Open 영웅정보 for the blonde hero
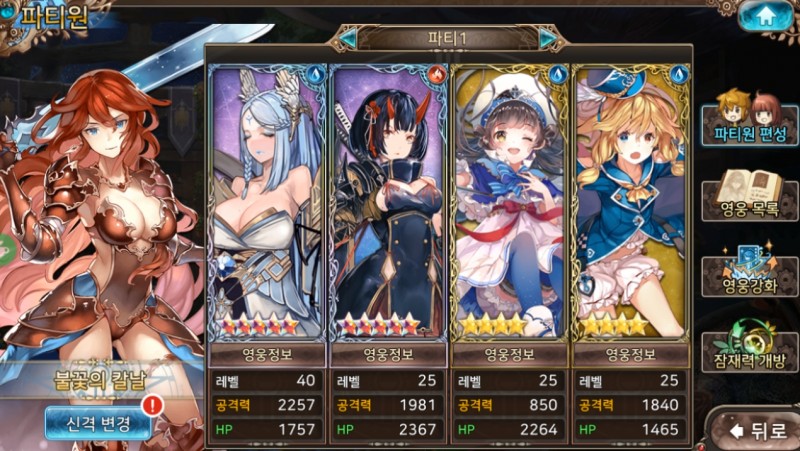This screenshot has width=800, height=451. [630, 353]
